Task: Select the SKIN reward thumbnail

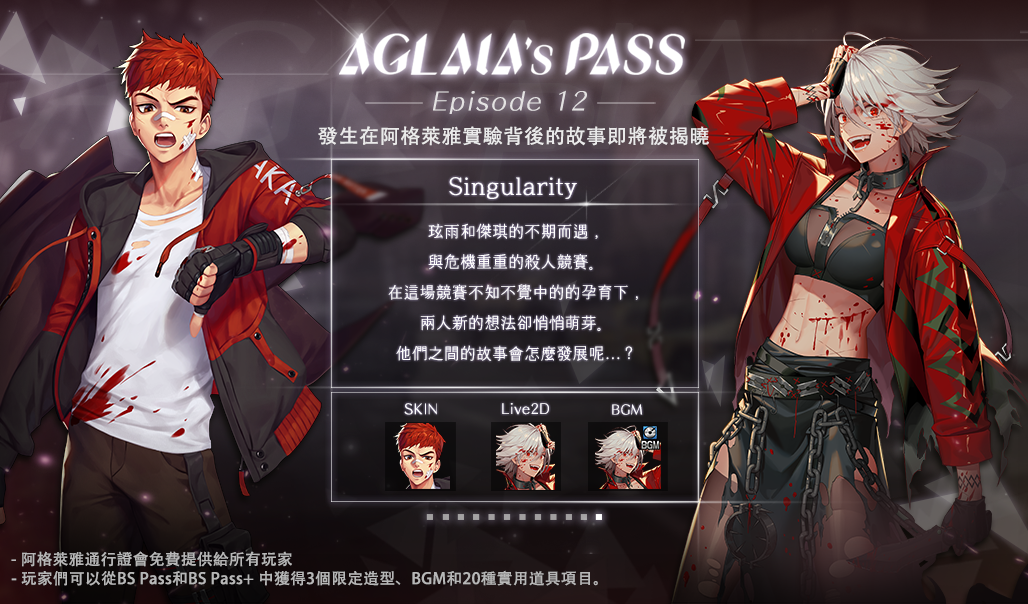Action: 420,456
